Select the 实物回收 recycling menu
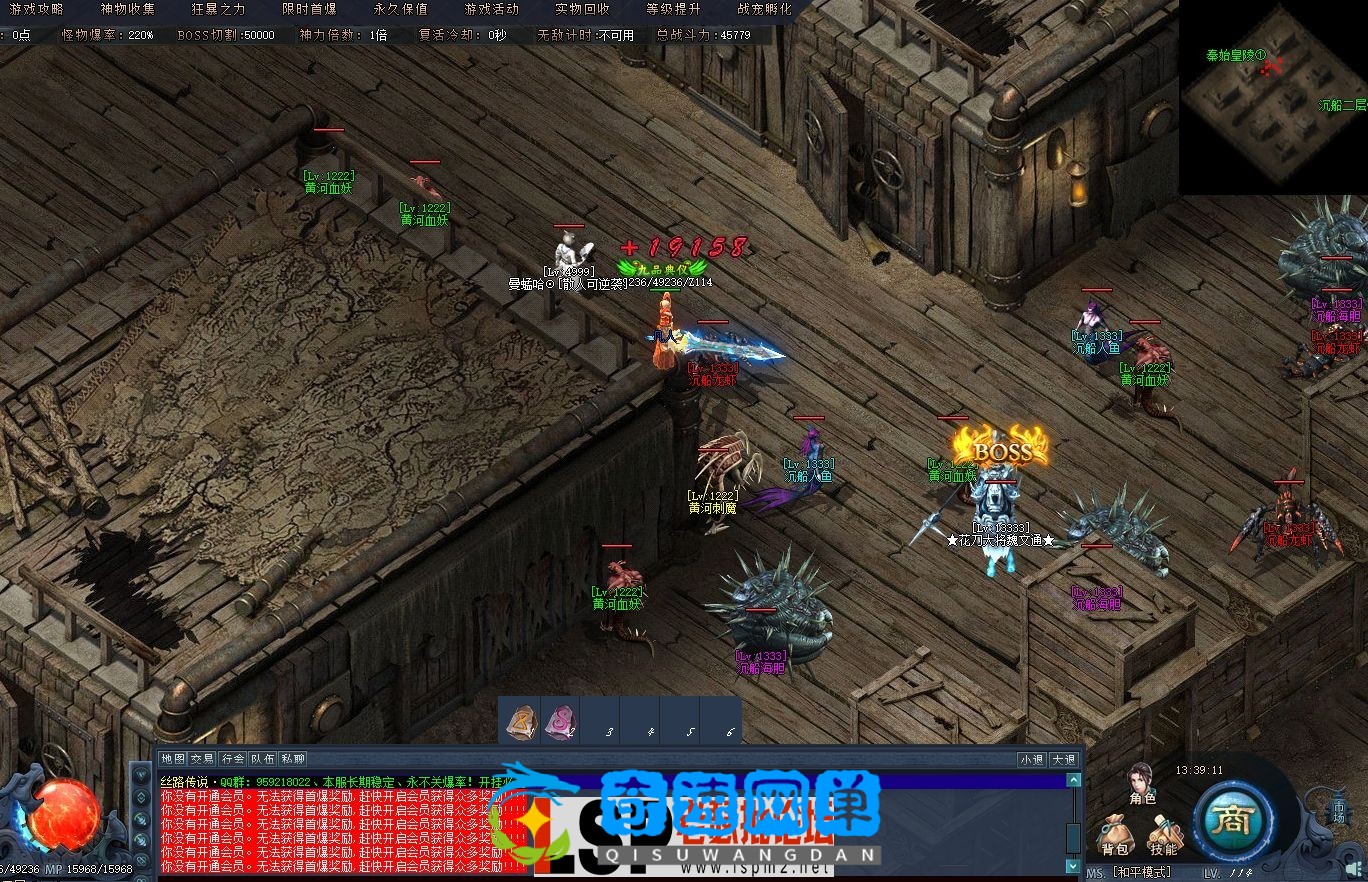The height and width of the screenshot is (882, 1368). pos(582,9)
